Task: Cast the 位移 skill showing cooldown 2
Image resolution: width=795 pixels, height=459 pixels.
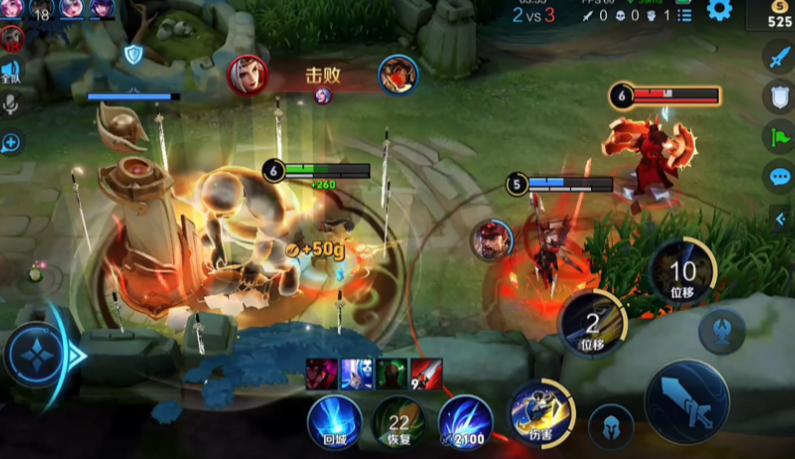Action: pyautogui.click(x=592, y=324)
